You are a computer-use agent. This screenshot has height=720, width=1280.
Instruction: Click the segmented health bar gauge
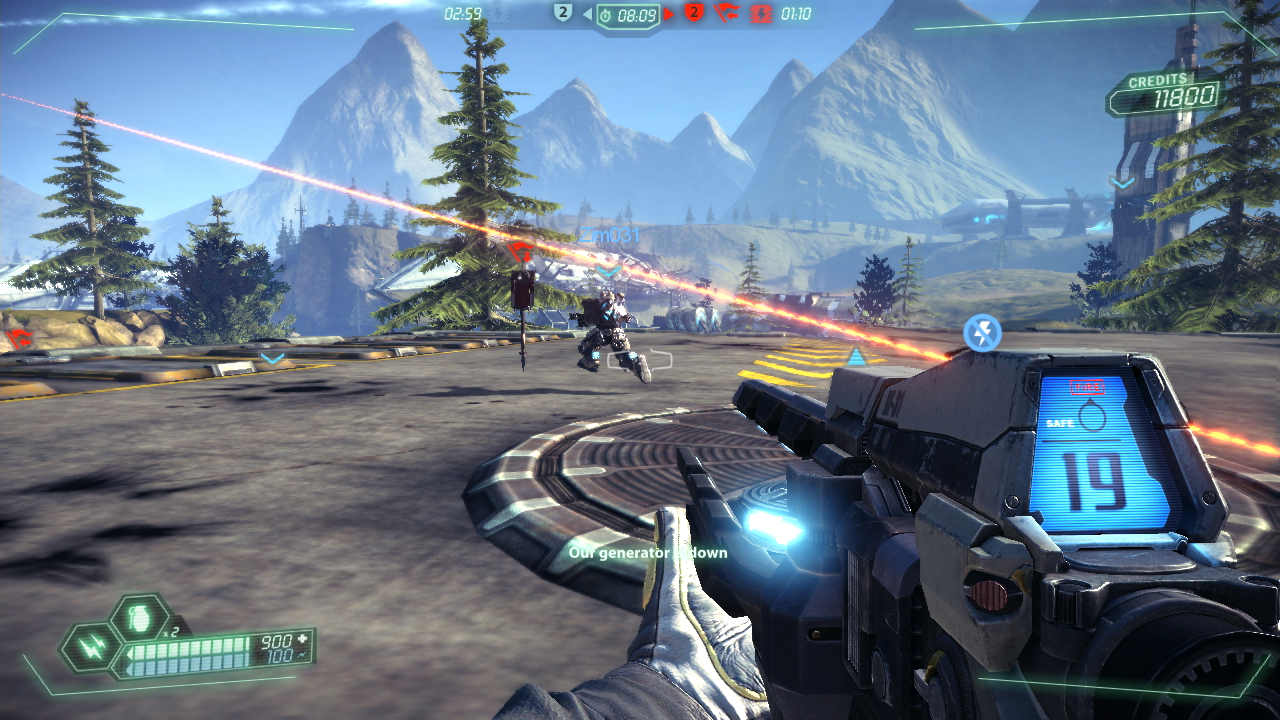[190, 650]
